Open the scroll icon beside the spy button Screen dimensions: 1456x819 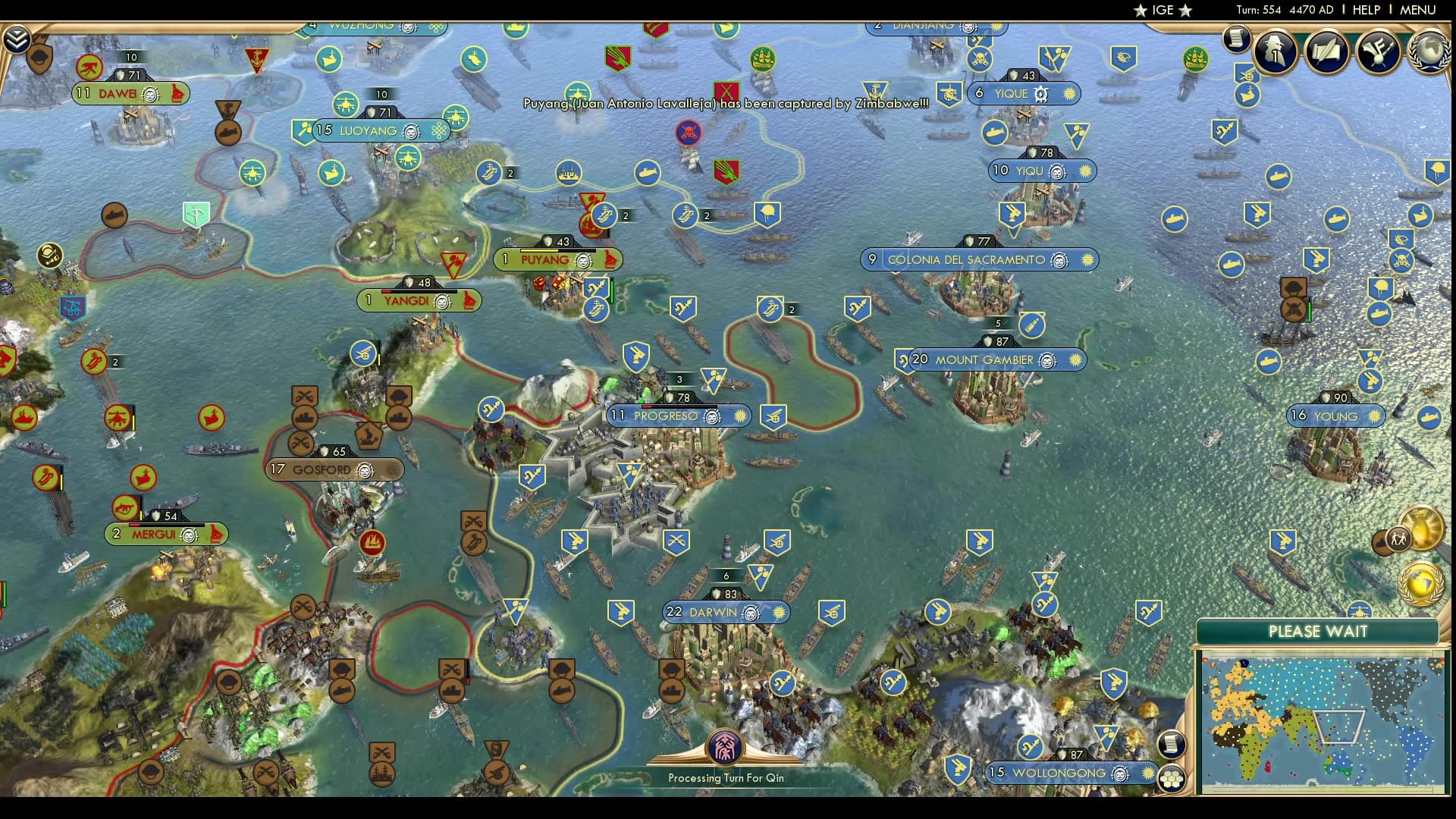(1237, 38)
